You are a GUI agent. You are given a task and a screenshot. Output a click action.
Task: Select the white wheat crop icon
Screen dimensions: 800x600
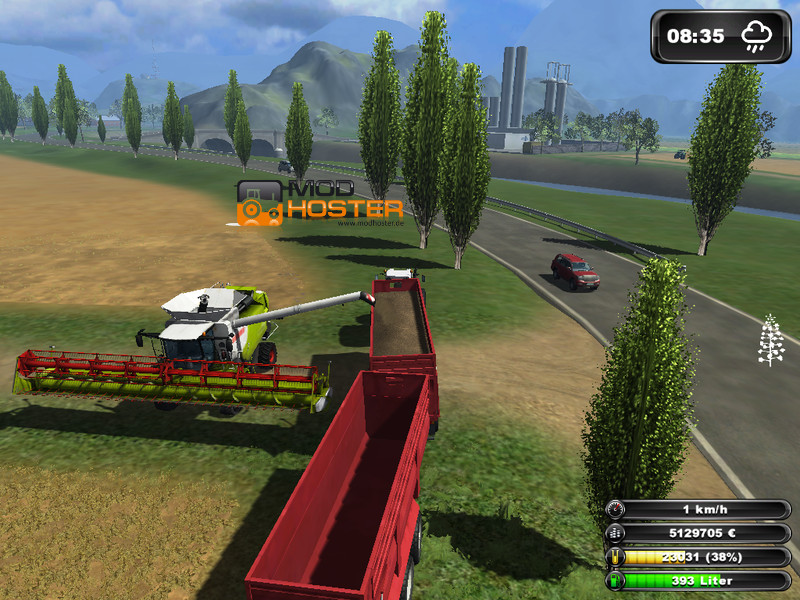click(x=771, y=341)
